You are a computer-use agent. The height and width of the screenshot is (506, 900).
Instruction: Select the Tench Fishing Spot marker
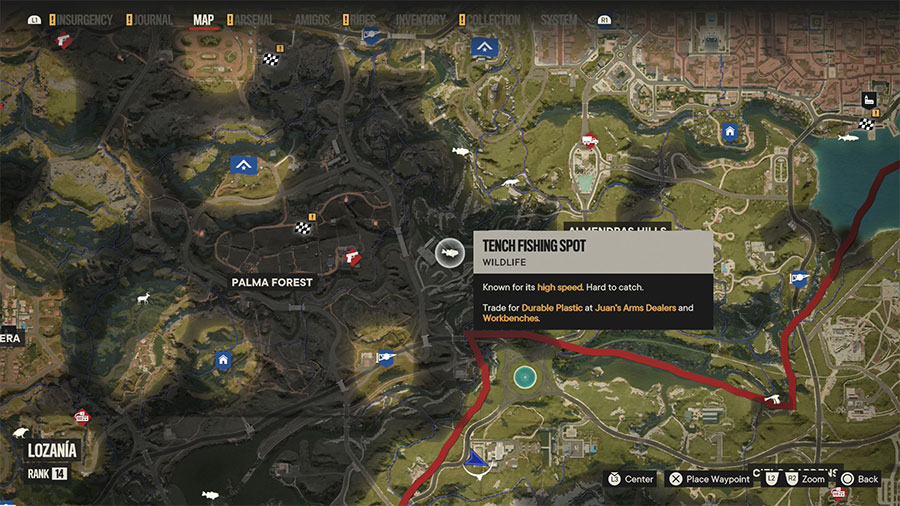click(x=449, y=254)
